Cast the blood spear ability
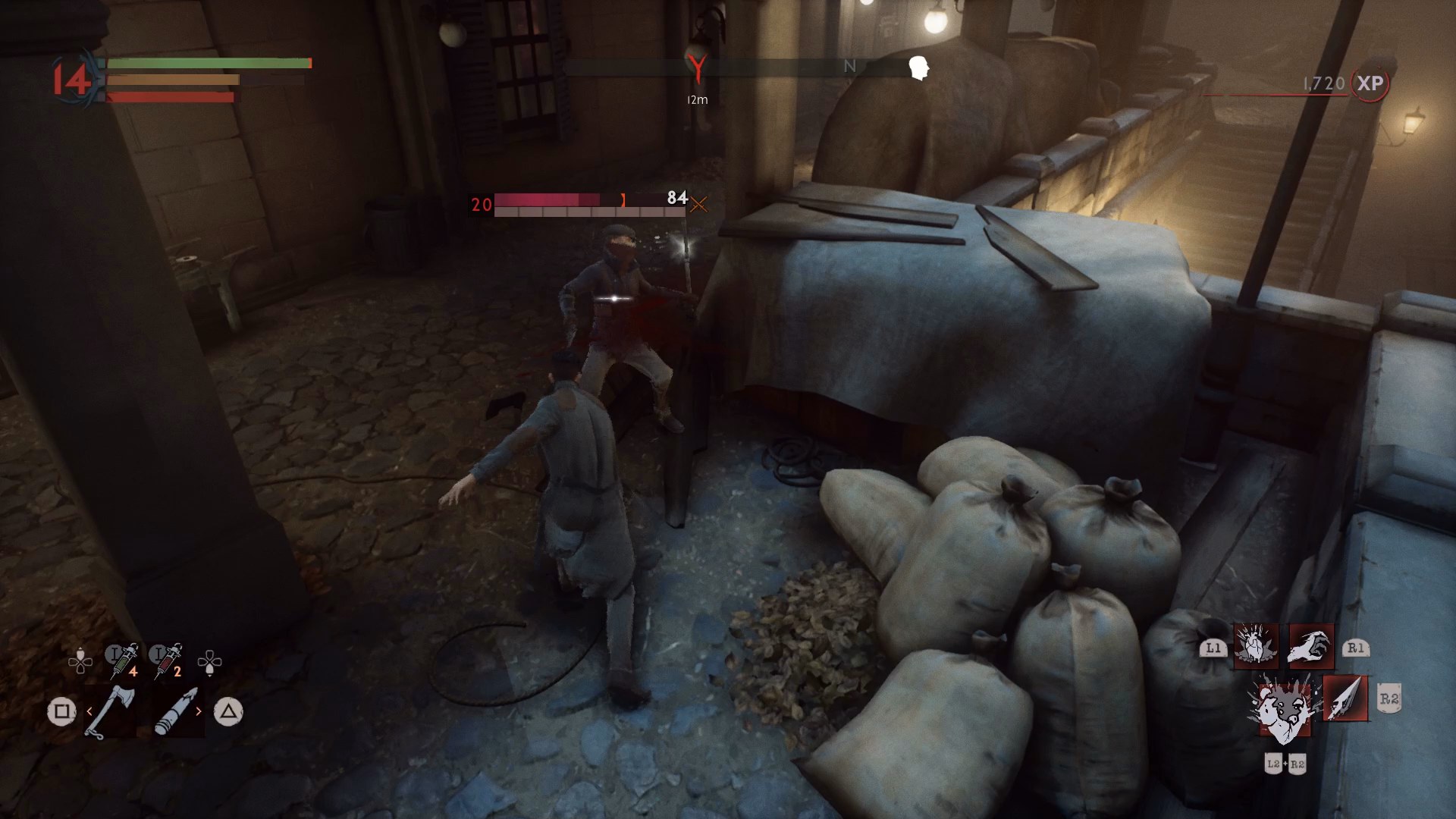 coord(1345,698)
